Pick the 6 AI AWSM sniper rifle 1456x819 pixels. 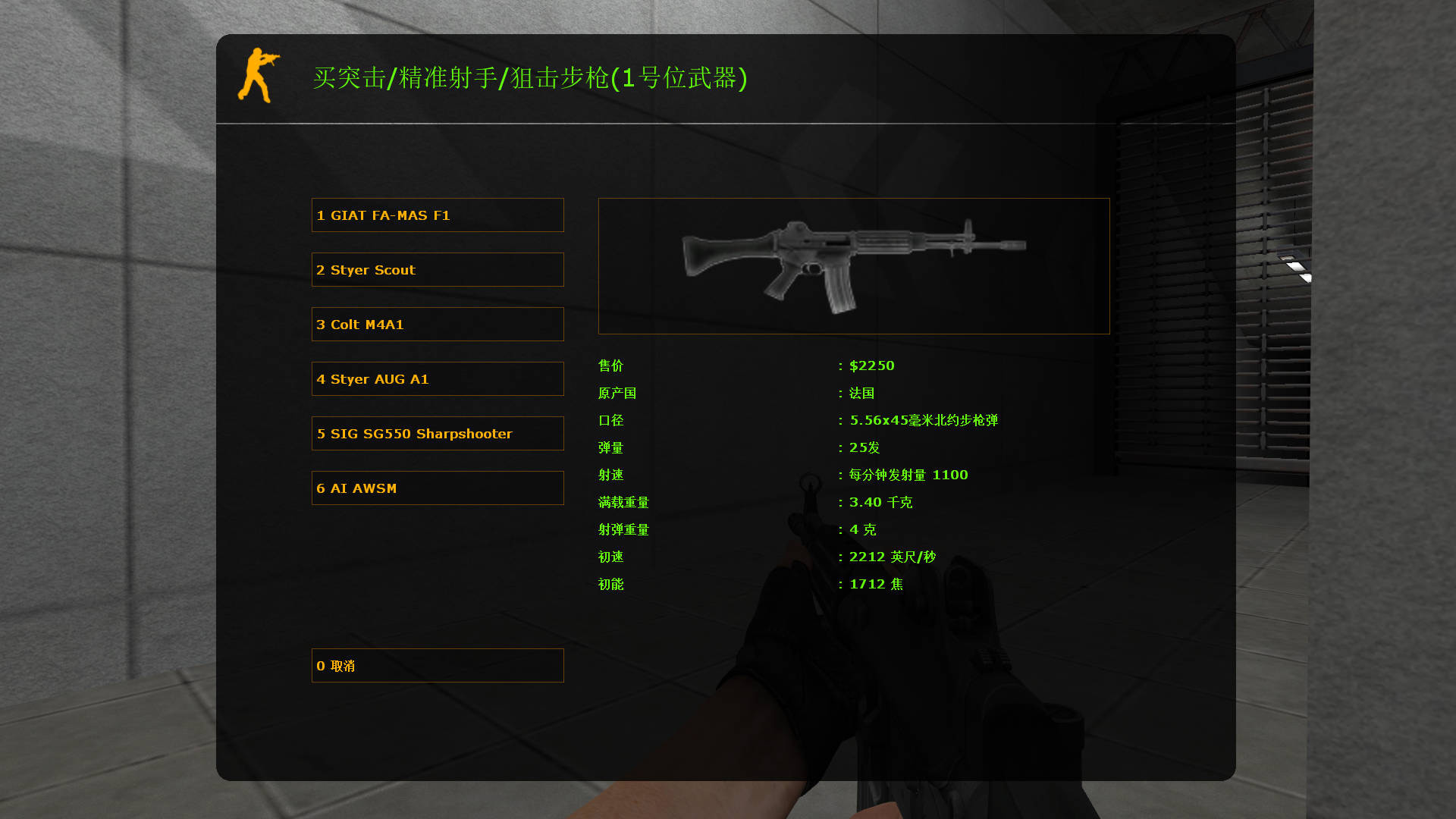pyautogui.click(x=438, y=488)
